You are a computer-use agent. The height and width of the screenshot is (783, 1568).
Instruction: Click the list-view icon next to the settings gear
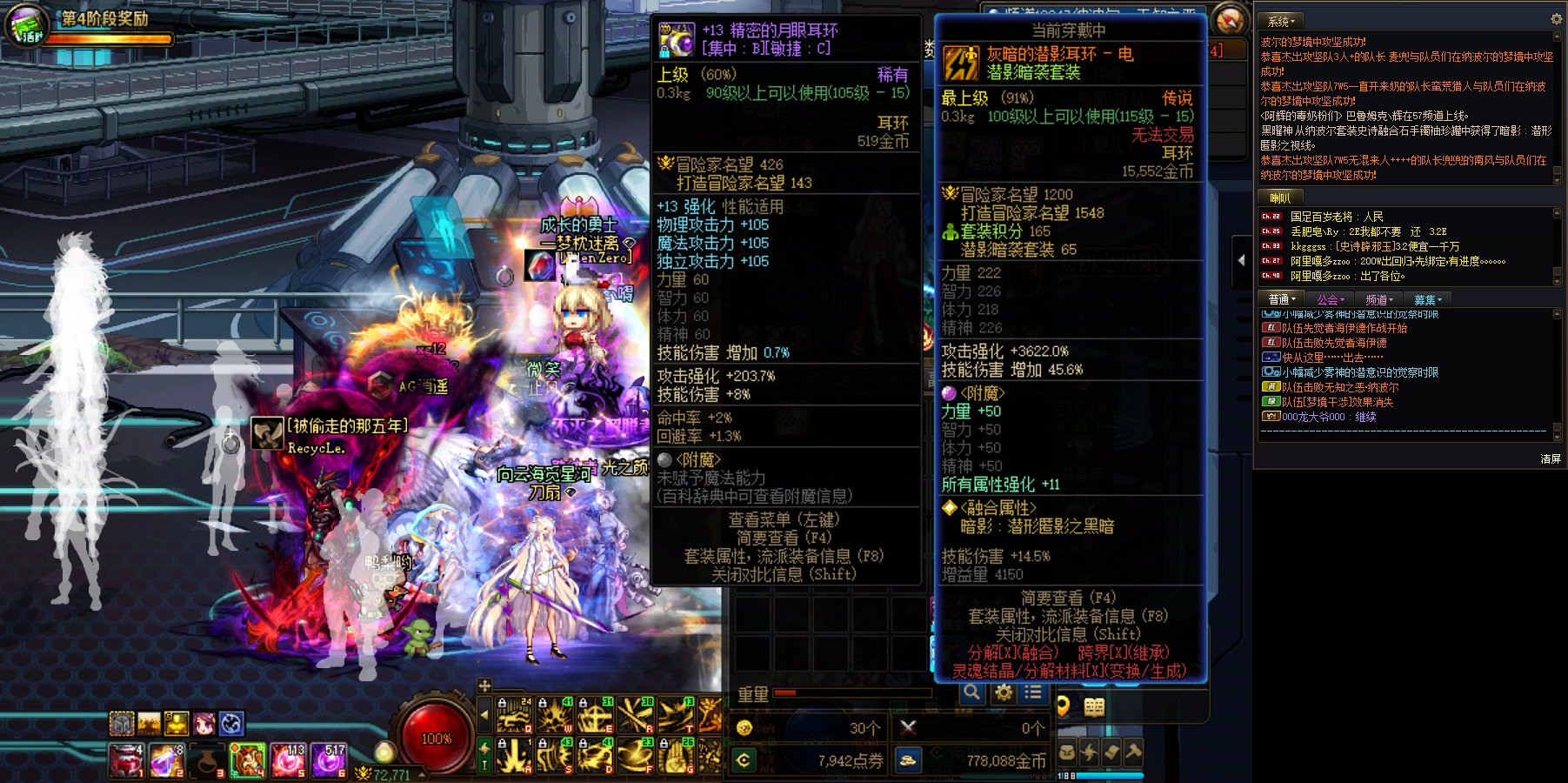(1032, 693)
